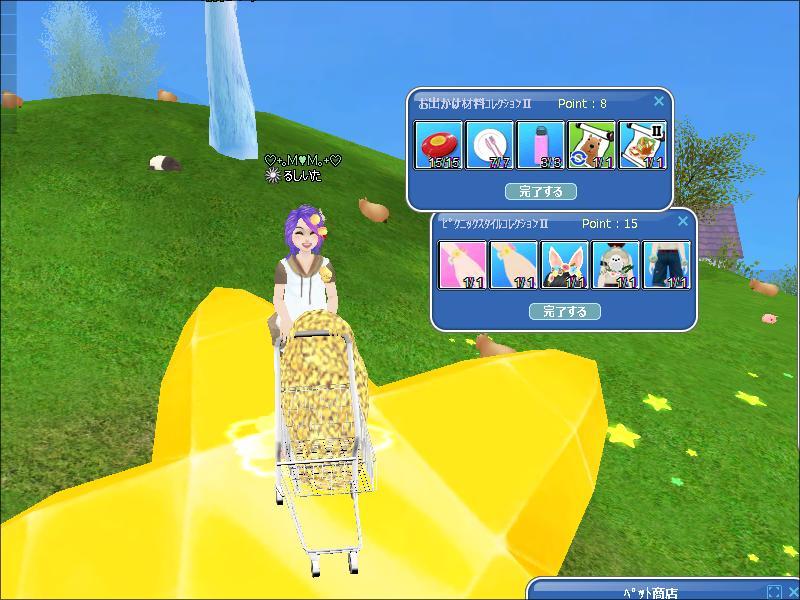Complete the お出かけ材料 collection
The image size is (800, 600).
point(541,191)
